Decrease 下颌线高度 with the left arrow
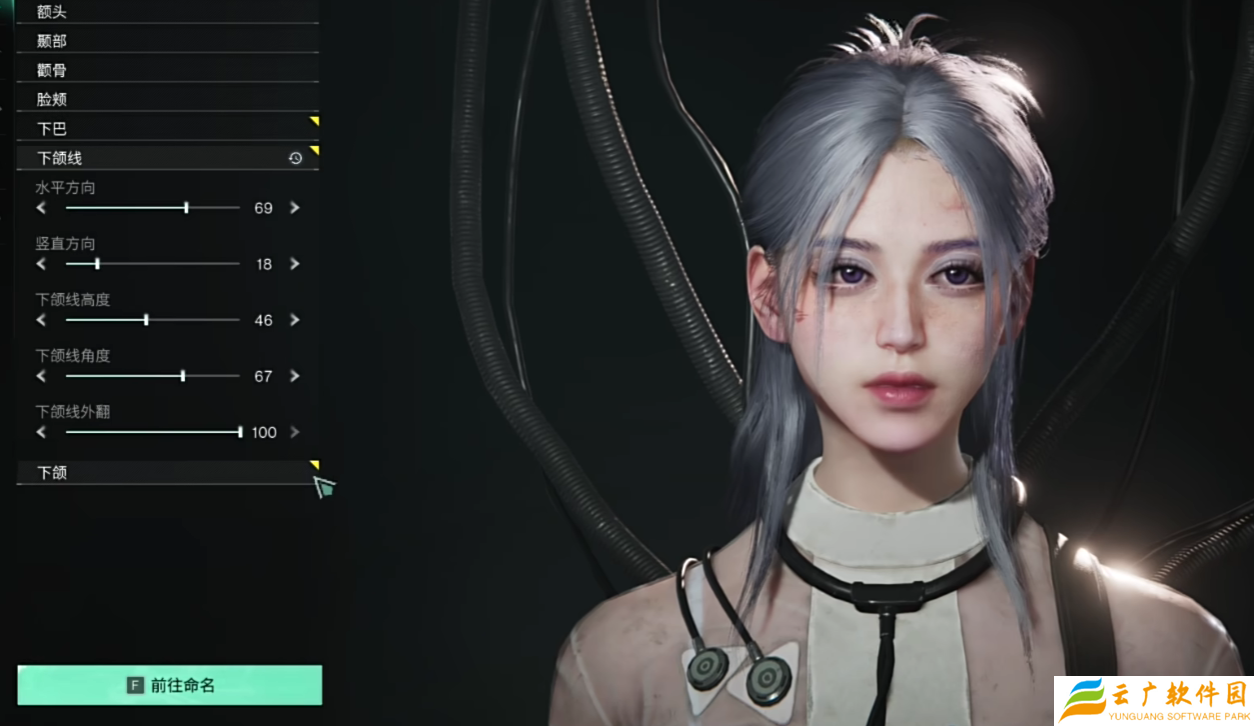The height and width of the screenshot is (726, 1254). pyautogui.click(x=41, y=320)
